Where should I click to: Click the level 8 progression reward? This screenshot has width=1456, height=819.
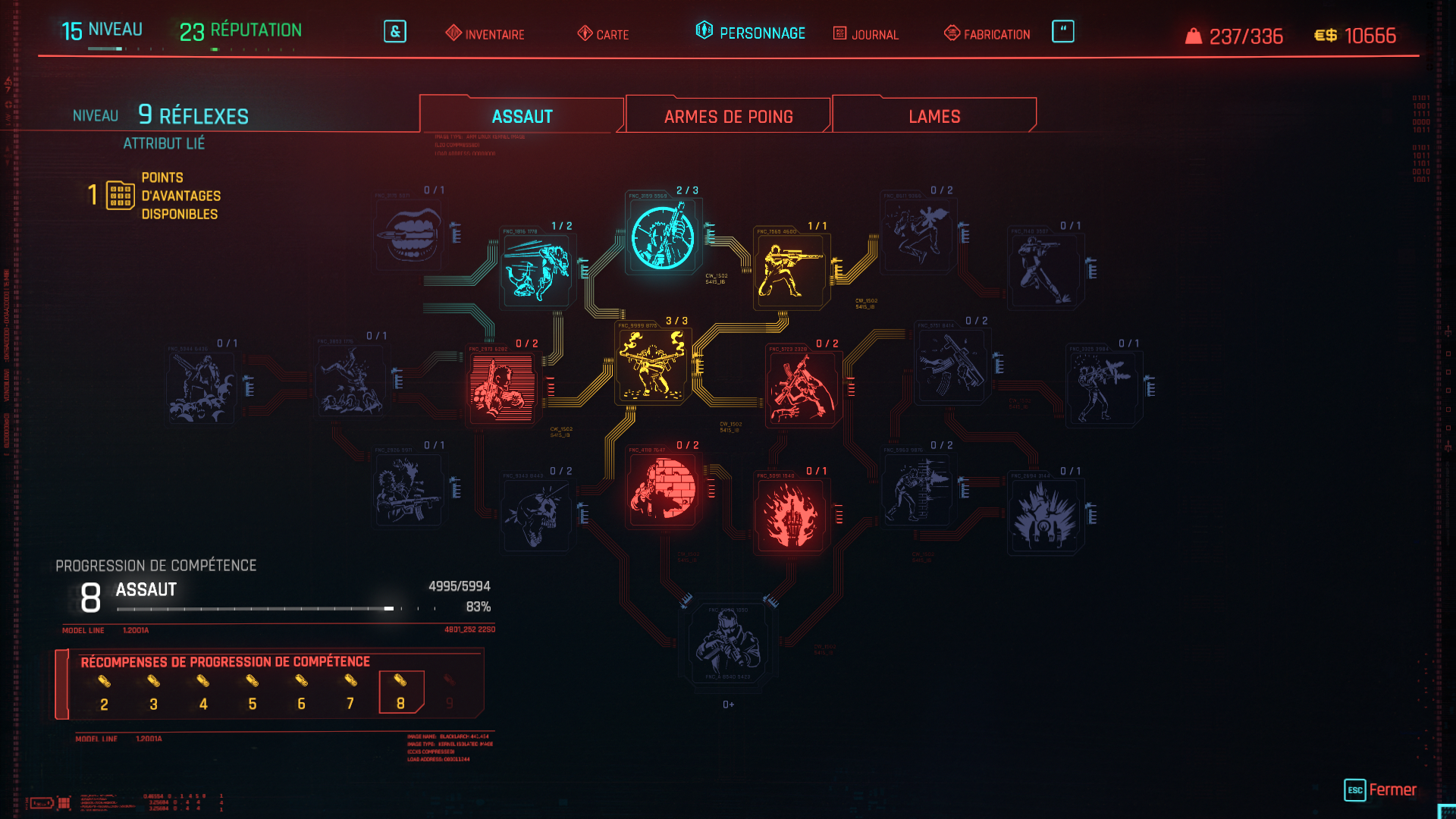400,692
